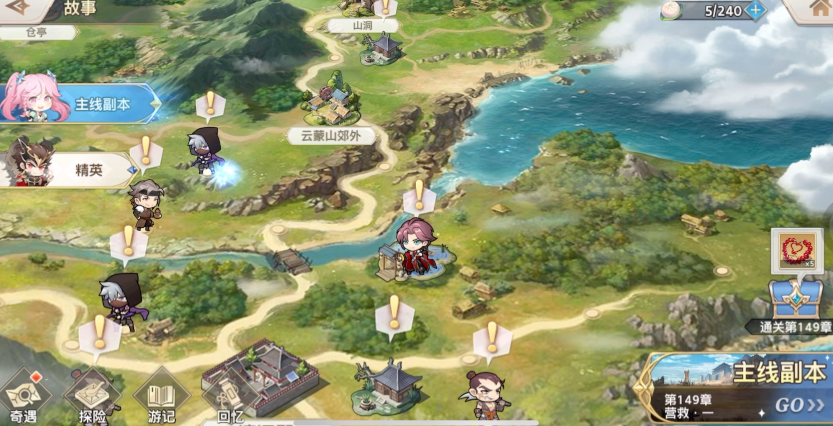The height and width of the screenshot is (426, 833).
Task: Open the 回忆 memories scroll icon
Action: (x=230, y=398)
